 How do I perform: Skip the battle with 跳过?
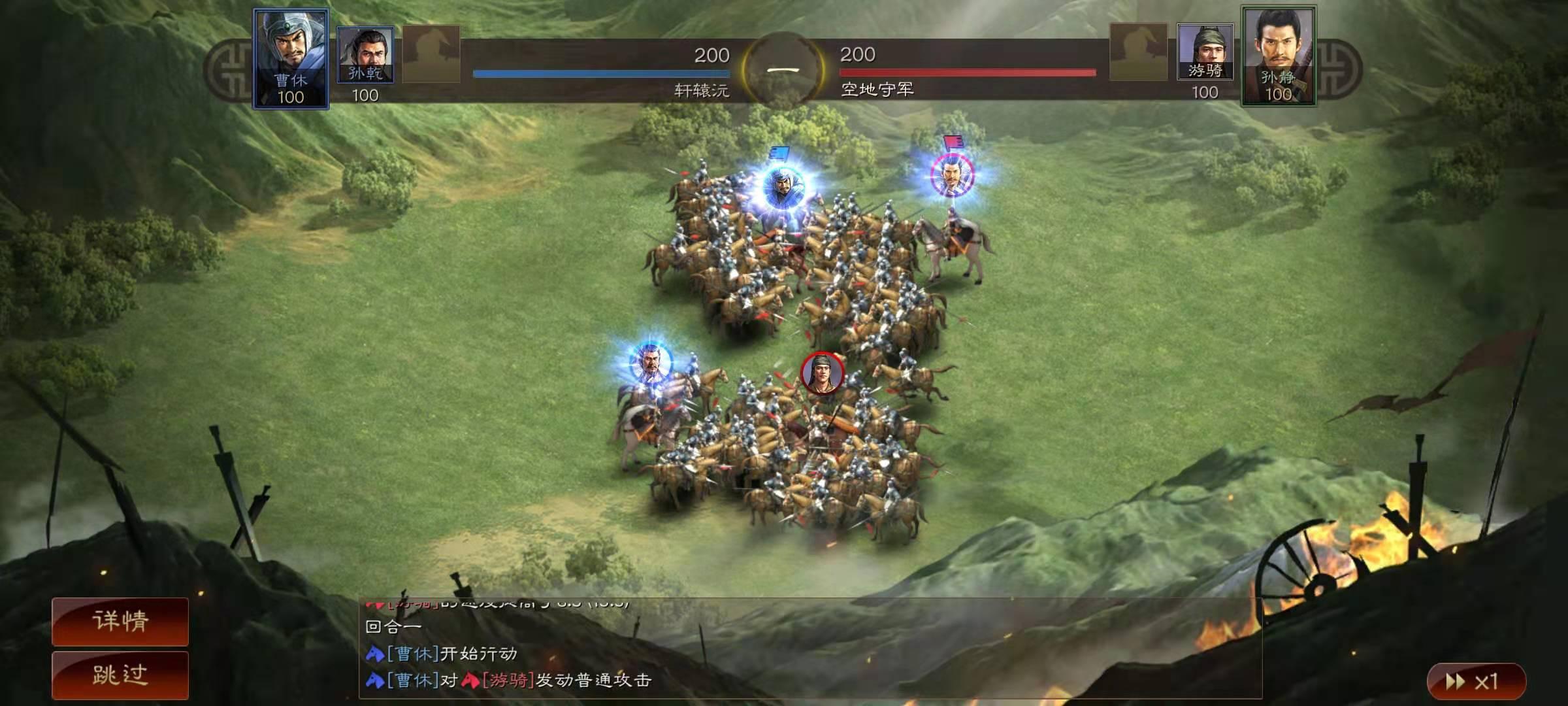(x=120, y=675)
